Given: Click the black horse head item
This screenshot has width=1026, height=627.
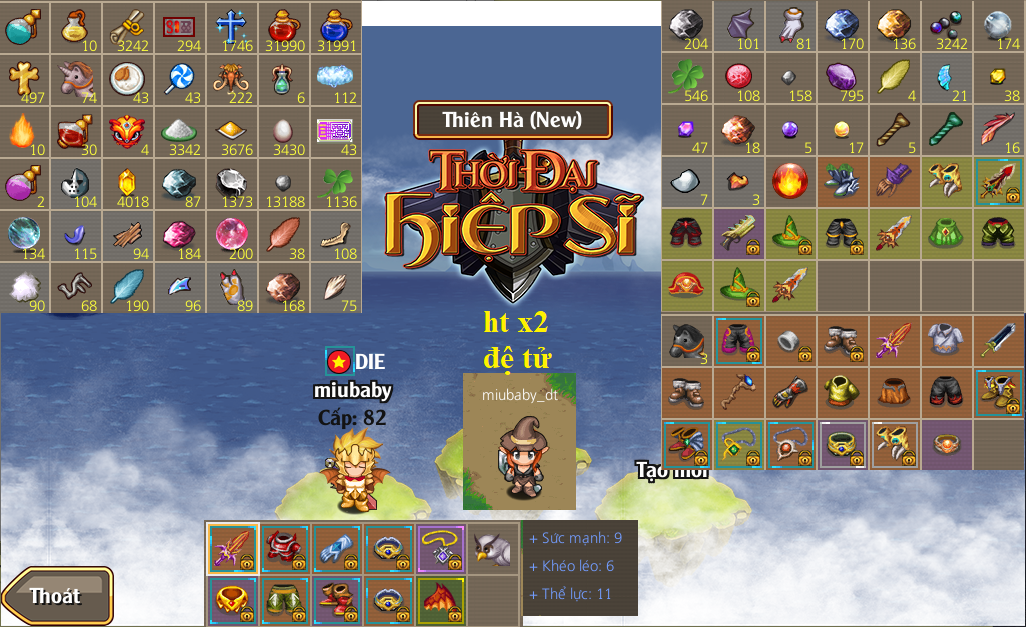Looking at the screenshot, I should (x=687, y=340).
